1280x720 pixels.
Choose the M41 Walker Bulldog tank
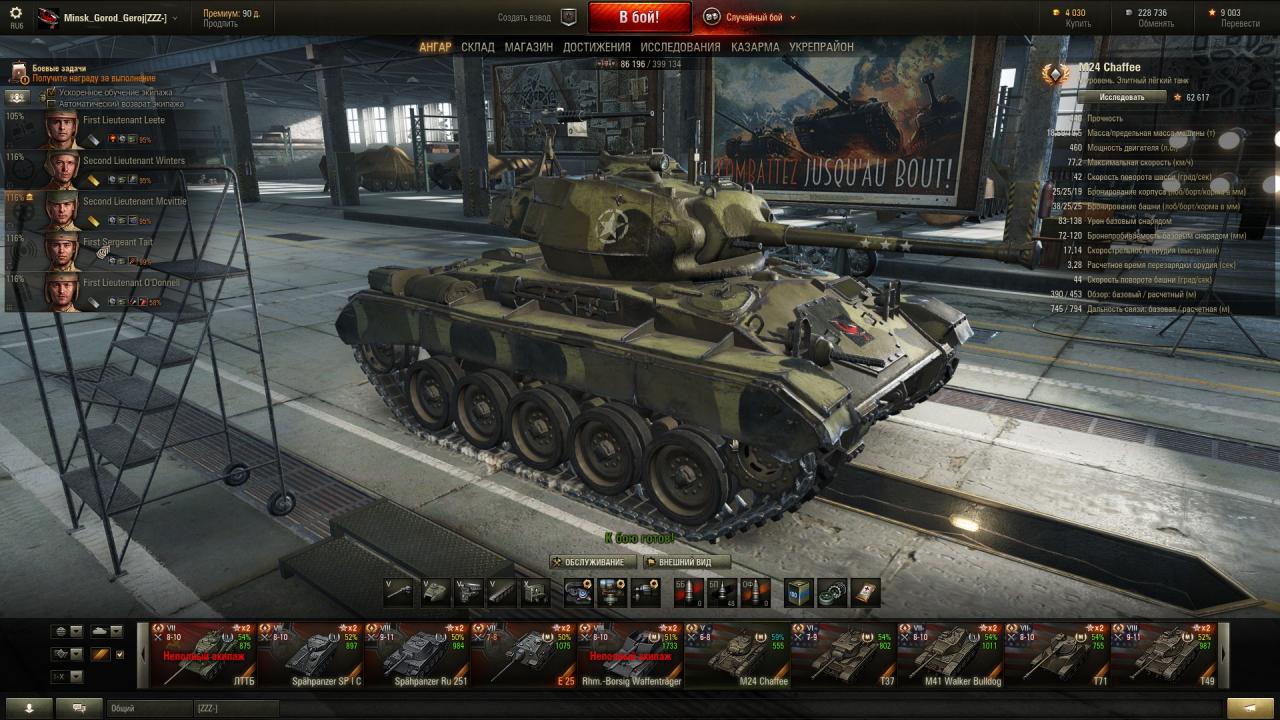click(x=949, y=655)
